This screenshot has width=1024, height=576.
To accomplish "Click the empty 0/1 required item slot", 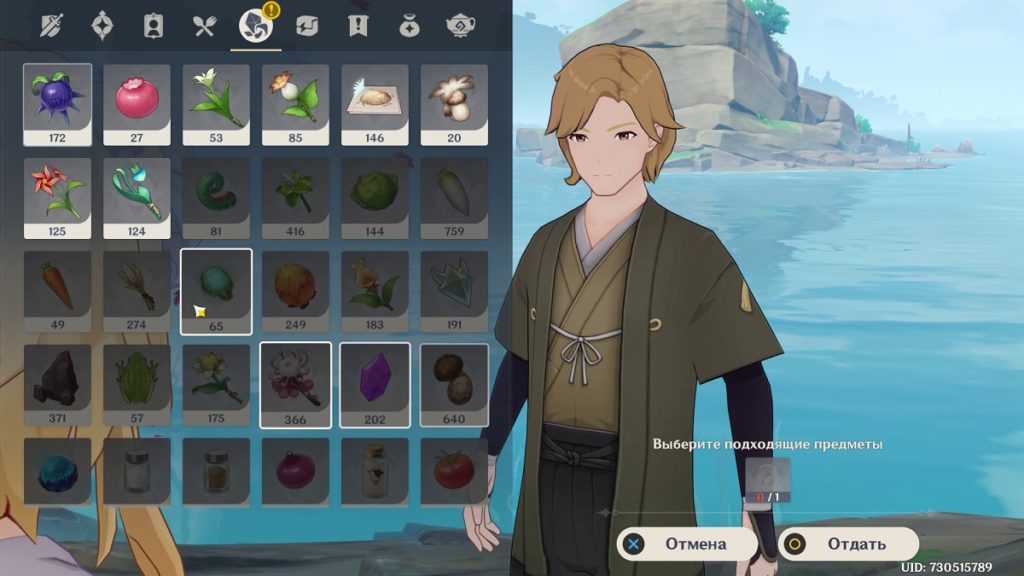I will [768, 478].
